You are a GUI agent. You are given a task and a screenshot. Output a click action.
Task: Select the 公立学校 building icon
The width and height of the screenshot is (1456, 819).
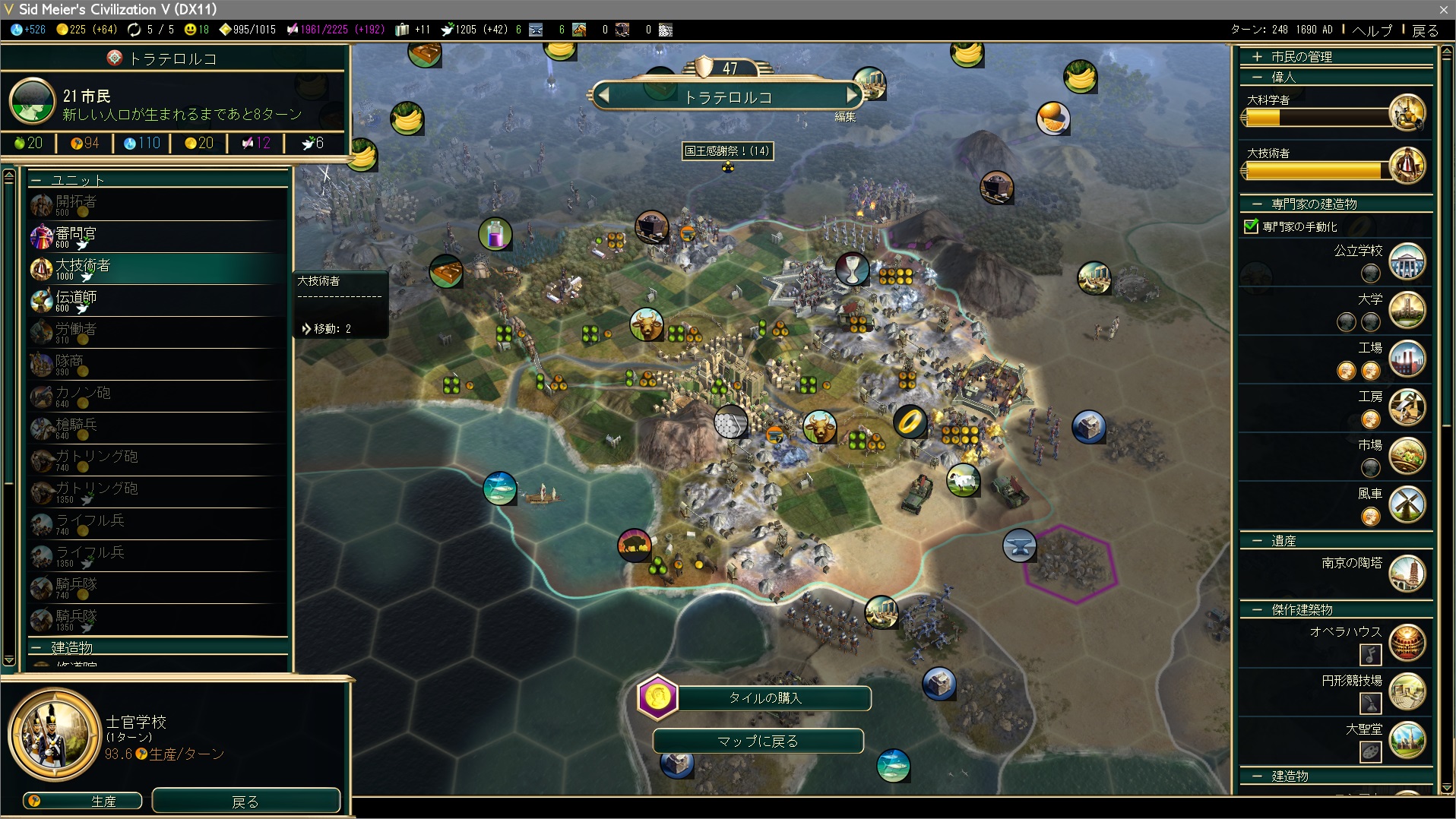tap(1406, 261)
